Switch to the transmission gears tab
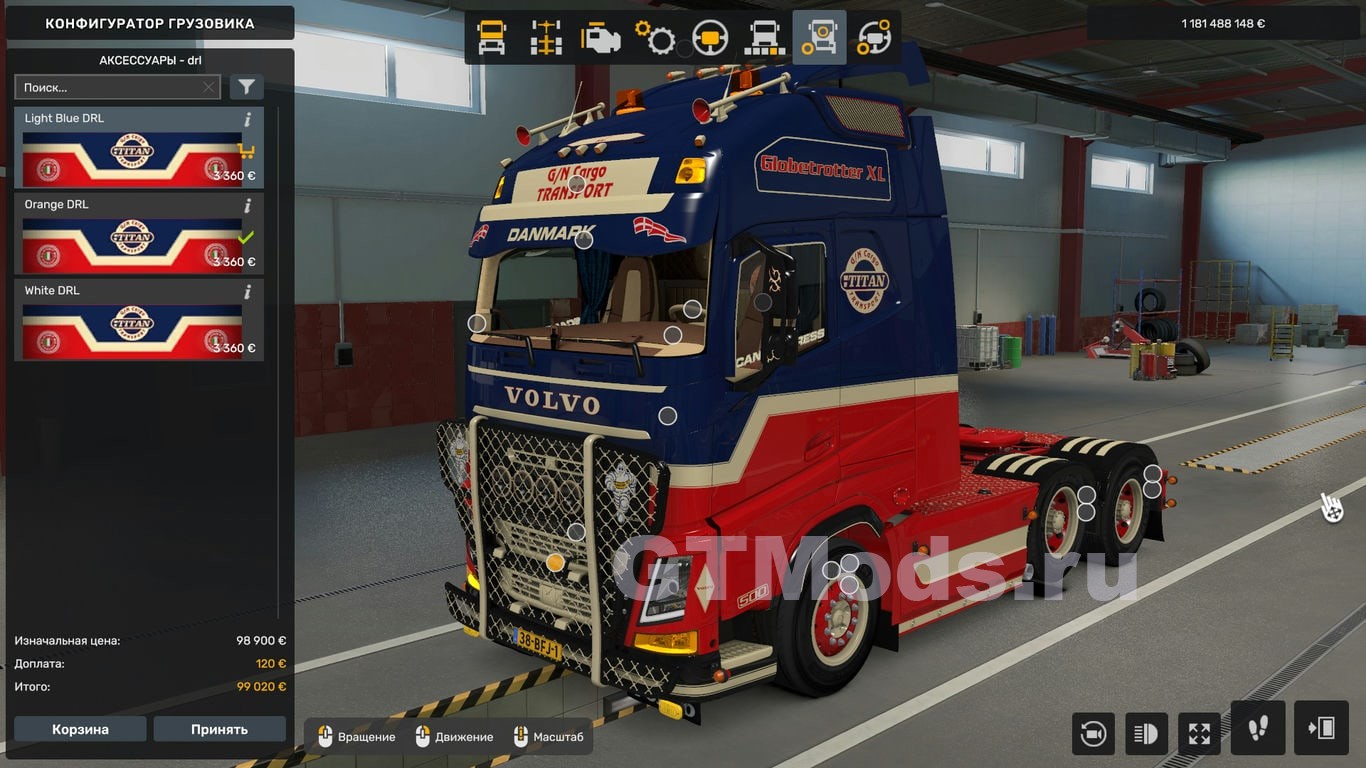The width and height of the screenshot is (1366, 768). [x=655, y=38]
